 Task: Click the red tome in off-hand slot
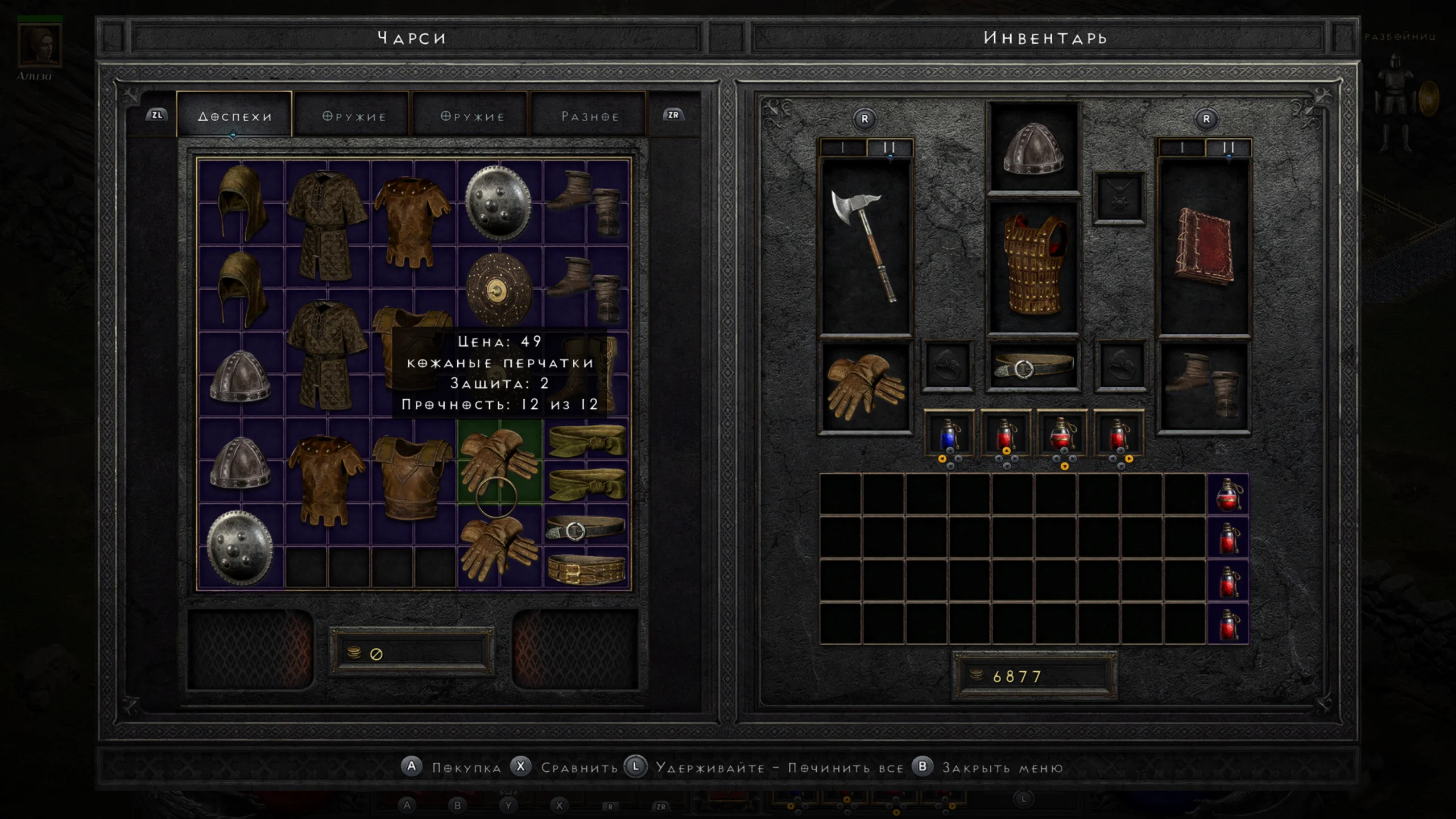pyautogui.click(x=1205, y=247)
